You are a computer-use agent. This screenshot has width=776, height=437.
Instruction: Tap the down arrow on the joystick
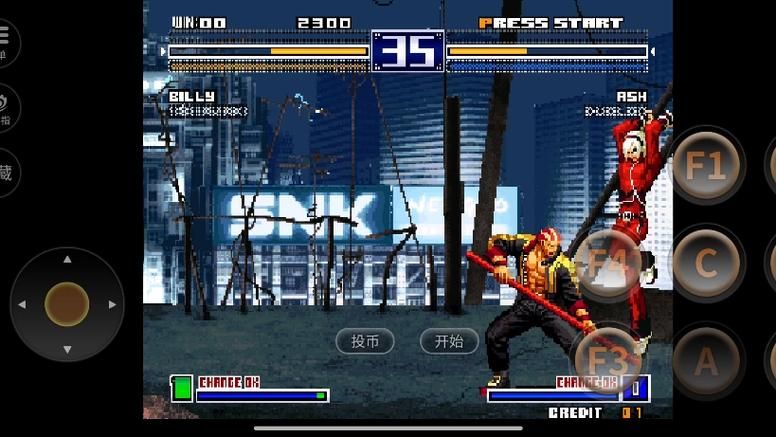pyautogui.click(x=67, y=349)
